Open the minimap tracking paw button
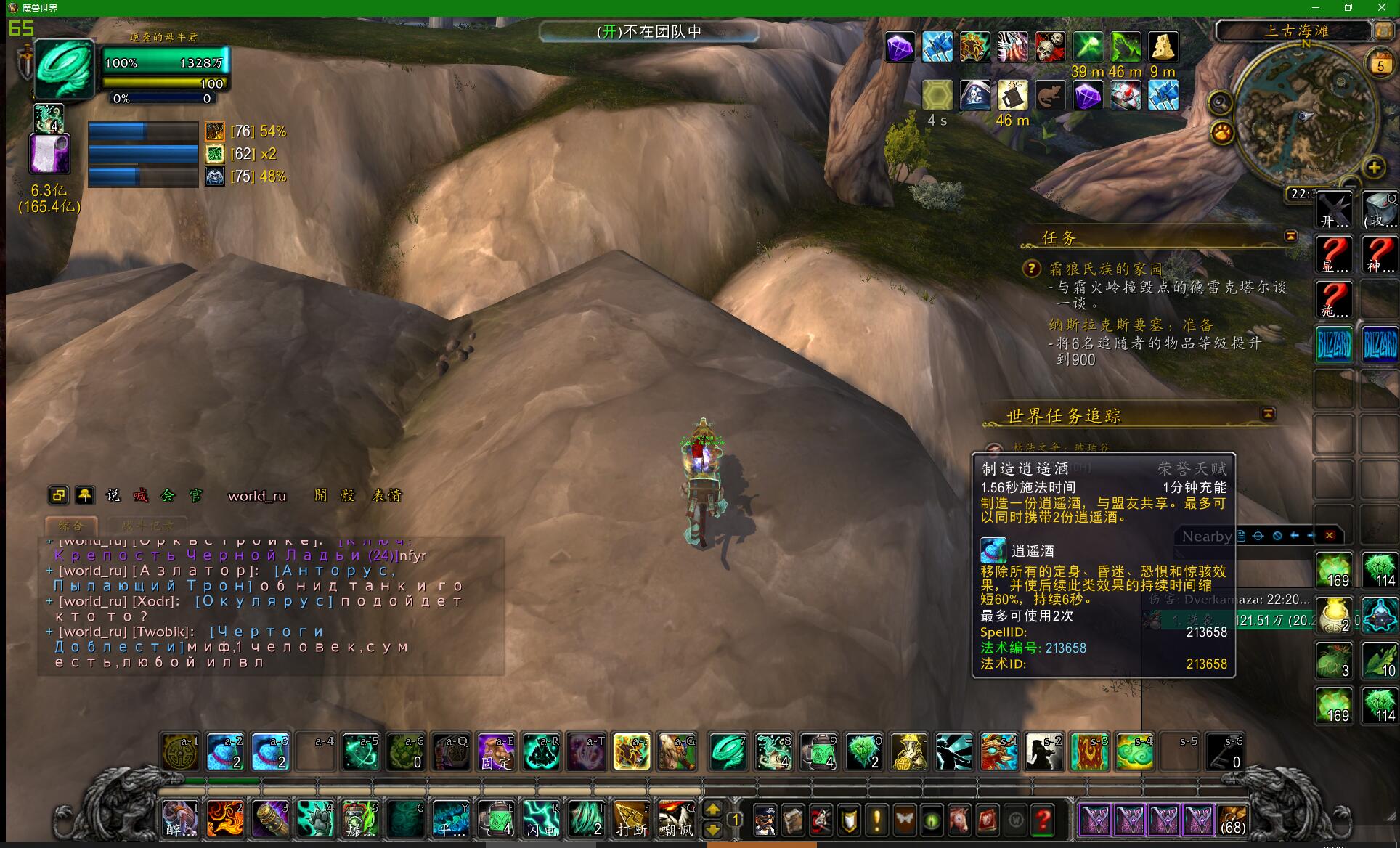 click(x=1223, y=133)
